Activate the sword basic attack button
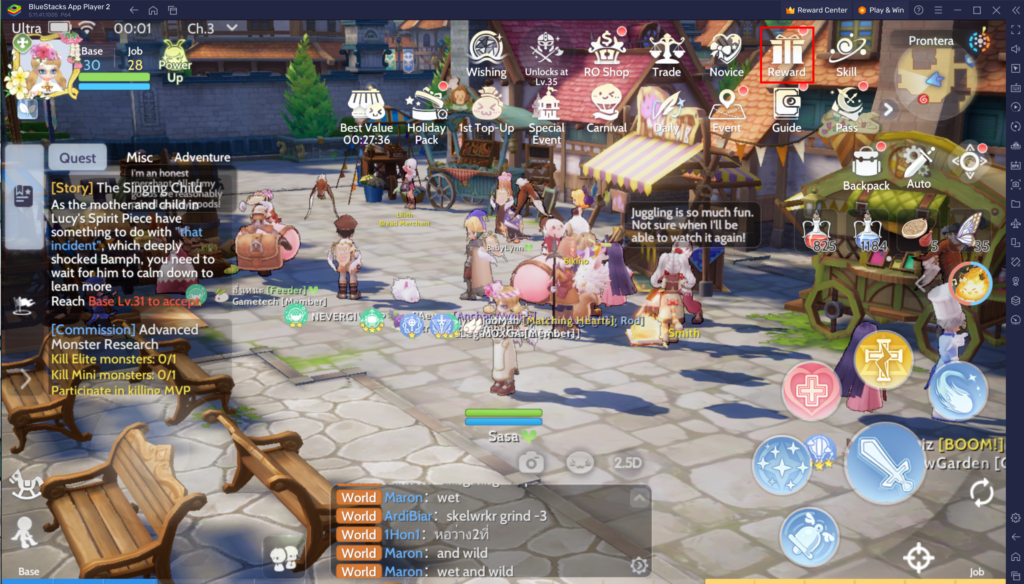The image size is (1024, 584). [x=885, y=463]
